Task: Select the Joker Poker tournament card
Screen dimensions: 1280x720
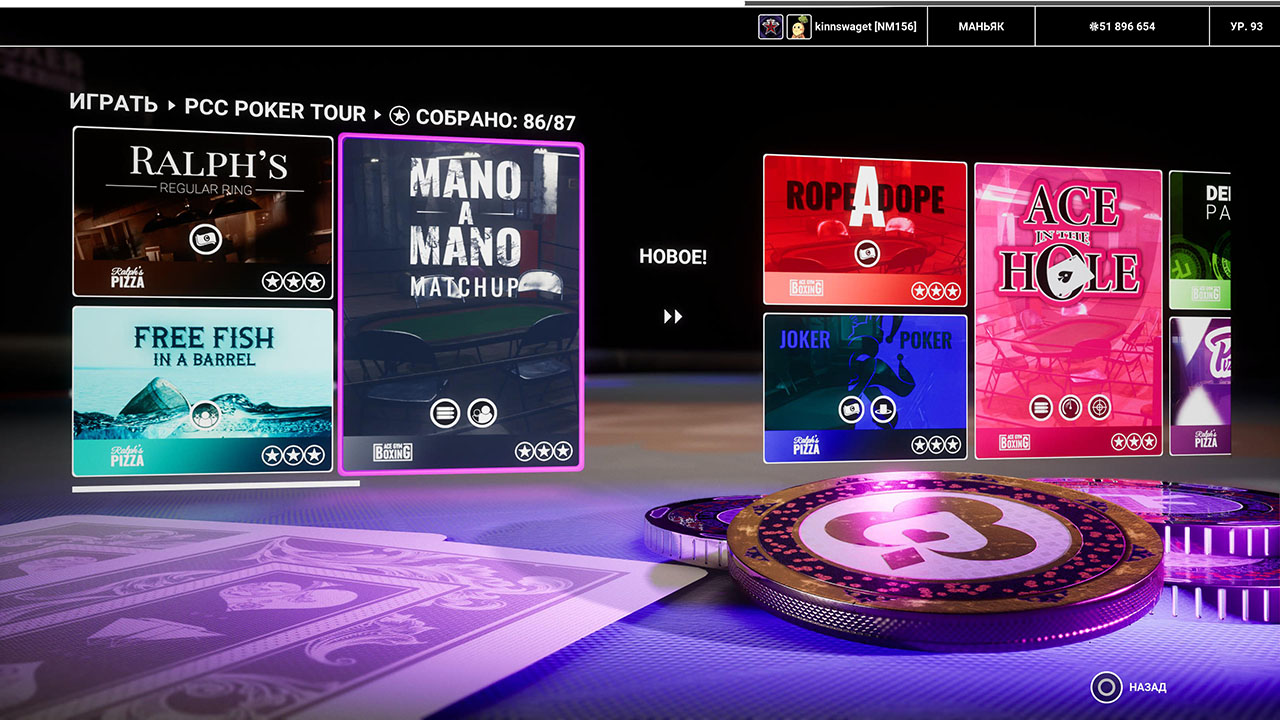Action: pyautogui.click(x=864, y=387)
